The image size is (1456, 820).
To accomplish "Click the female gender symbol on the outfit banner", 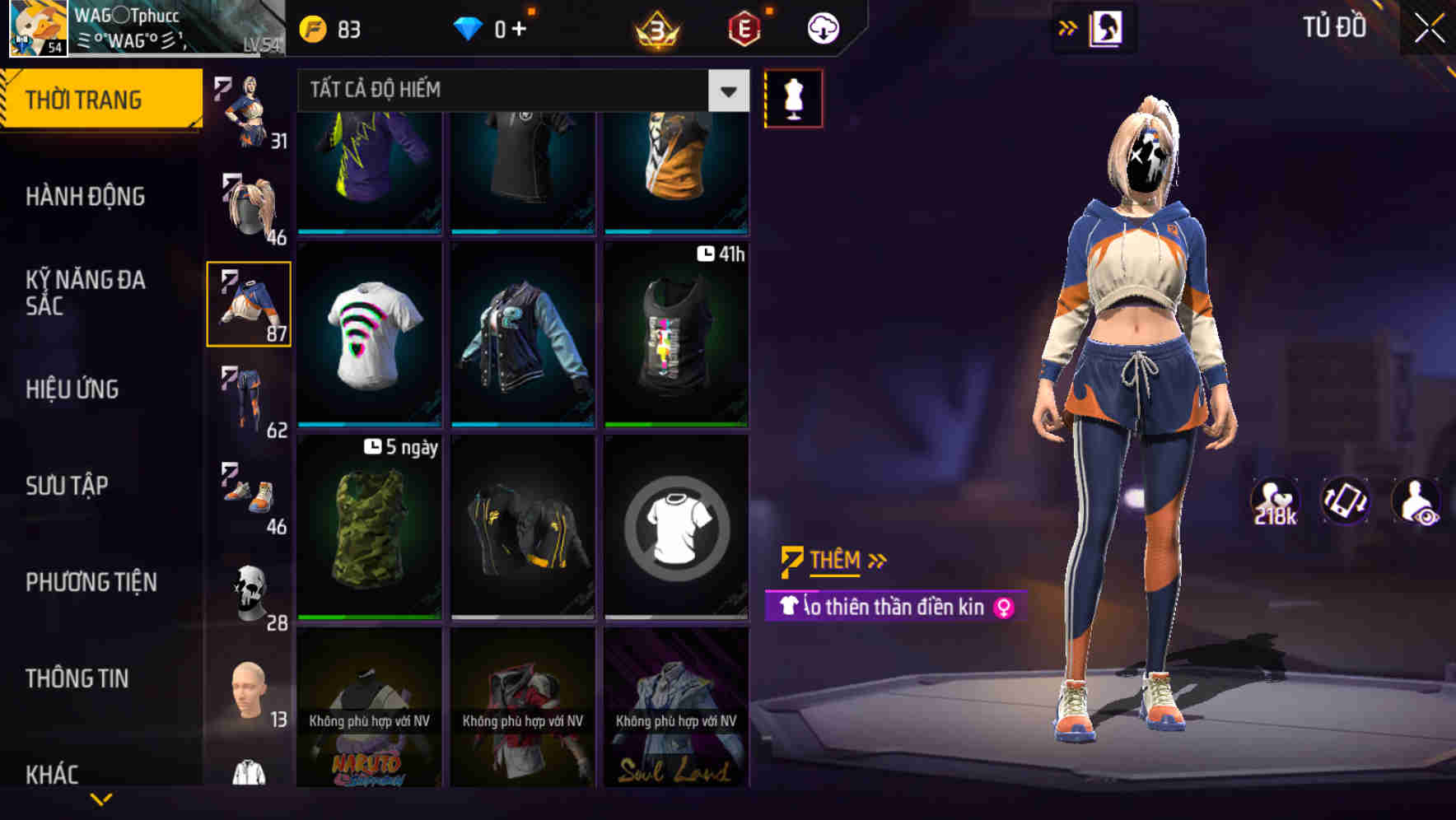I will click(1003, 609).
